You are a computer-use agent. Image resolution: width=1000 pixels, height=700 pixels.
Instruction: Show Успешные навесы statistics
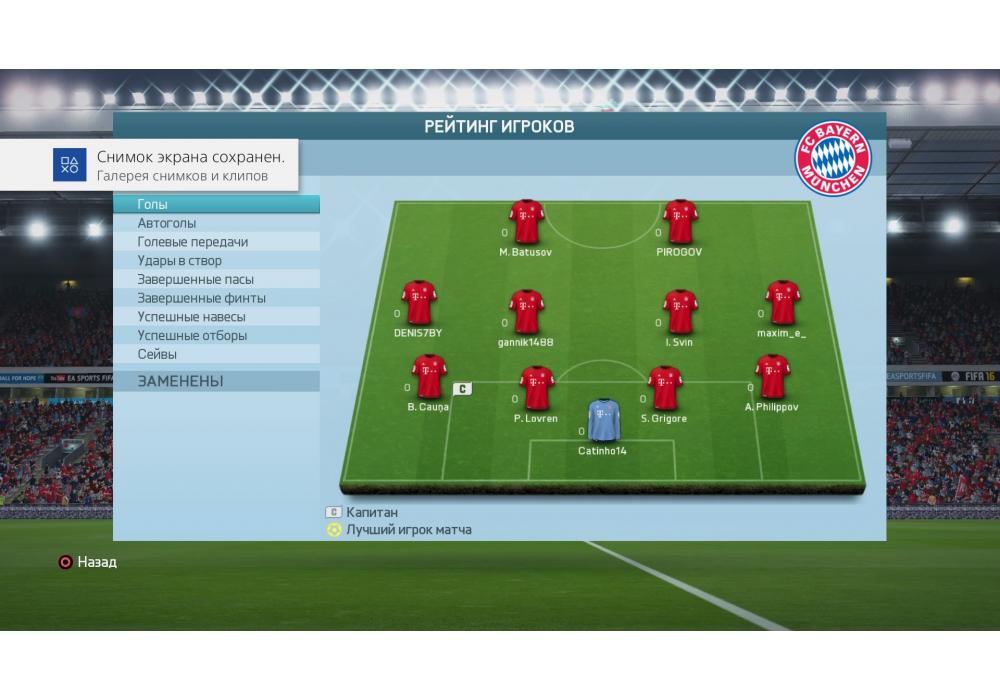[x=228, y=317]
